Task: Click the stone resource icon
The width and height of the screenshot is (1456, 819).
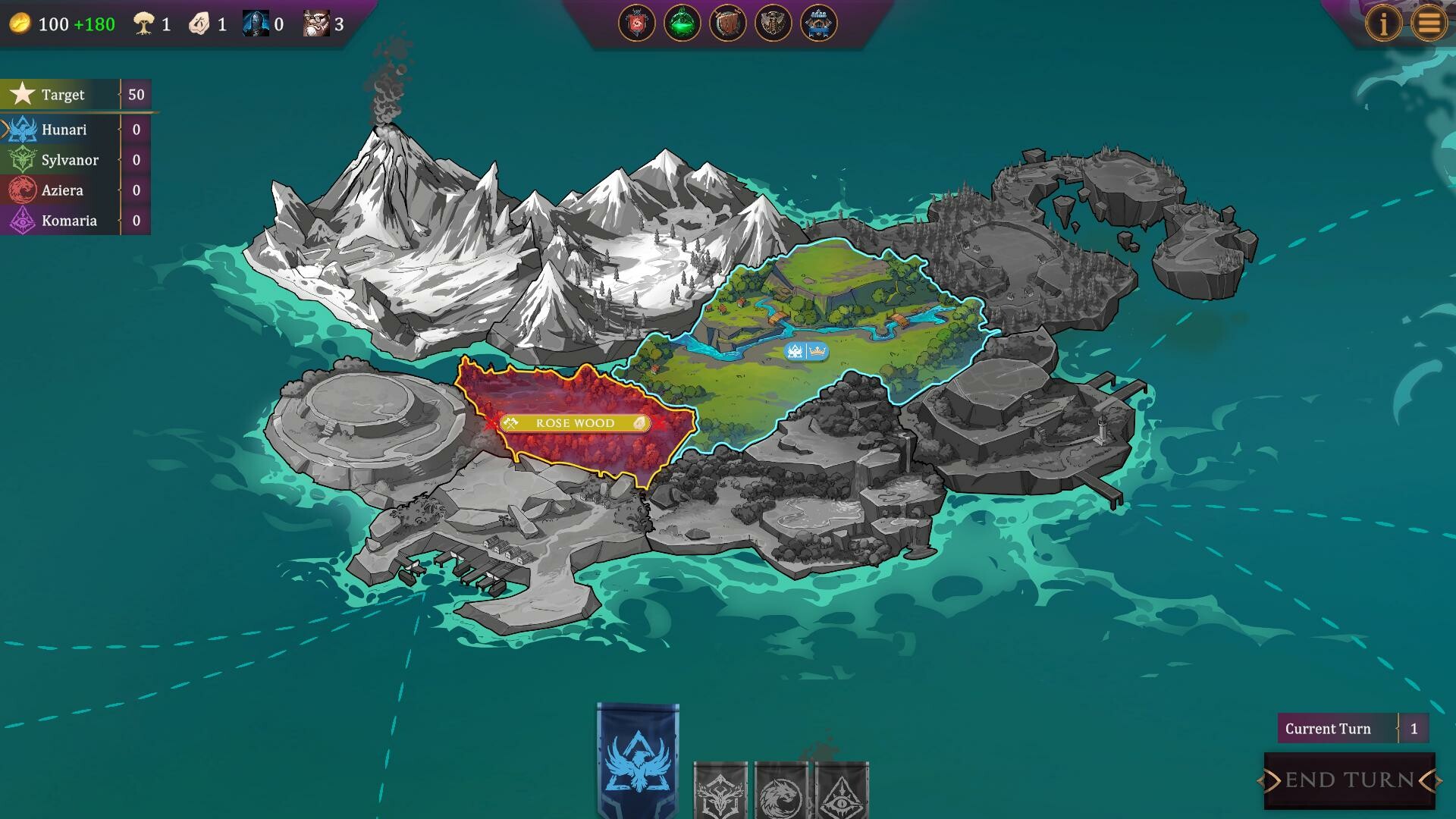Action: (199, 21)
